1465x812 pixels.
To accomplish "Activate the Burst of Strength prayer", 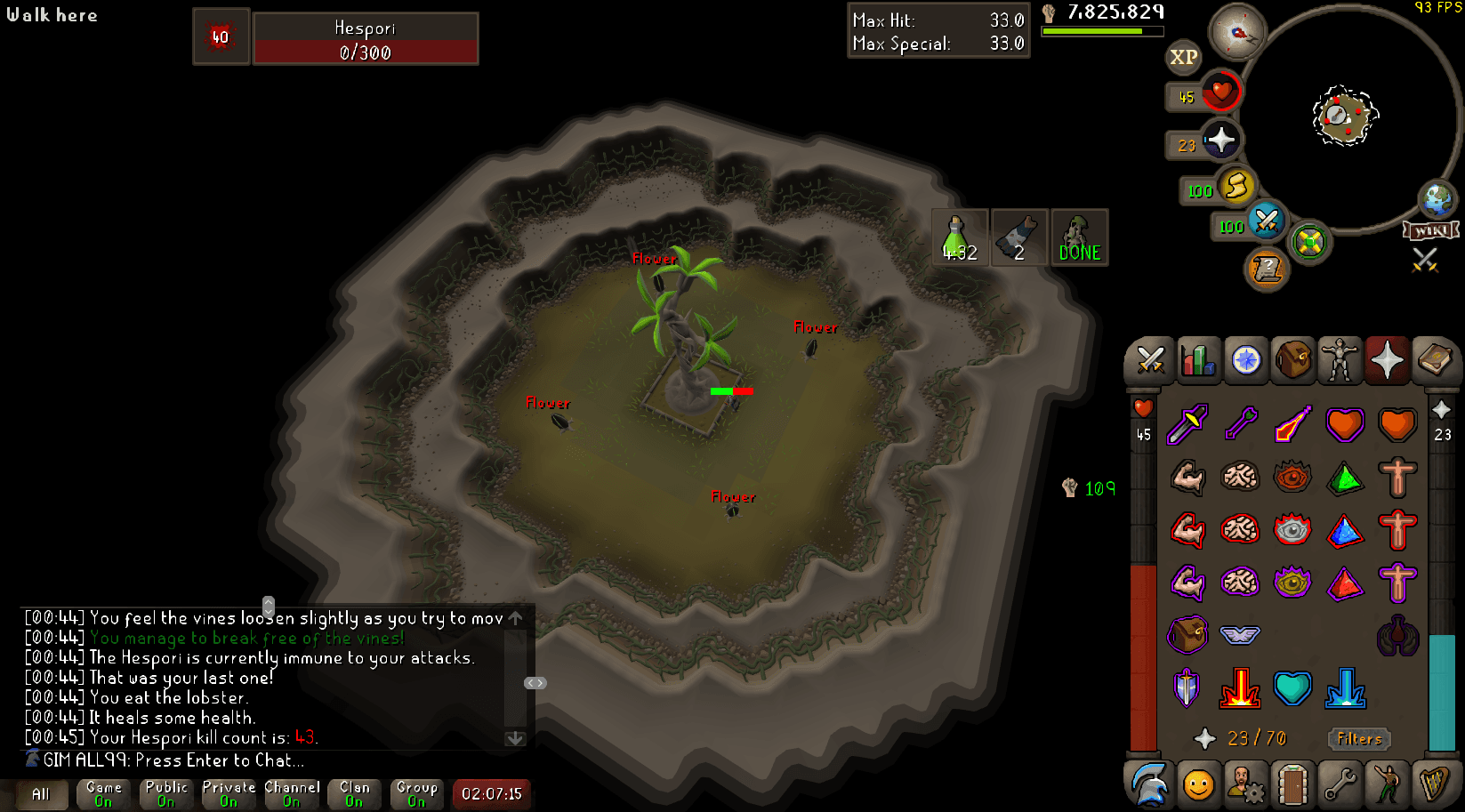I will (x=1187, y=478).
